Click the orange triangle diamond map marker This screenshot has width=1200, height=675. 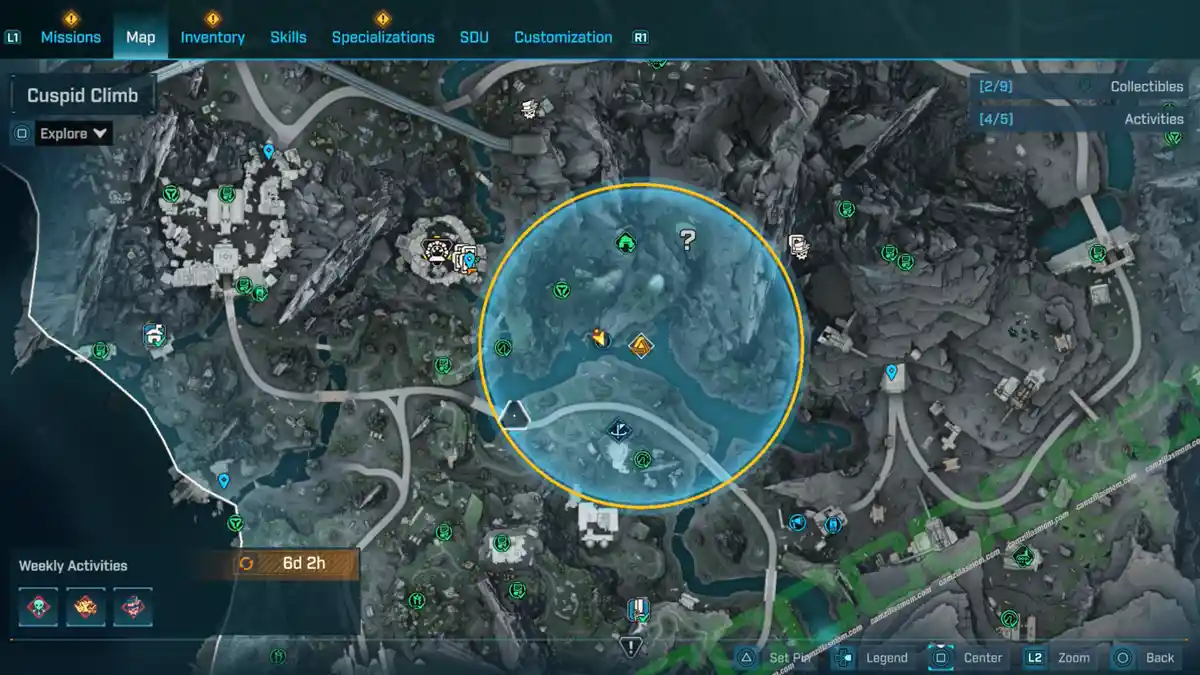pos(640,346)
